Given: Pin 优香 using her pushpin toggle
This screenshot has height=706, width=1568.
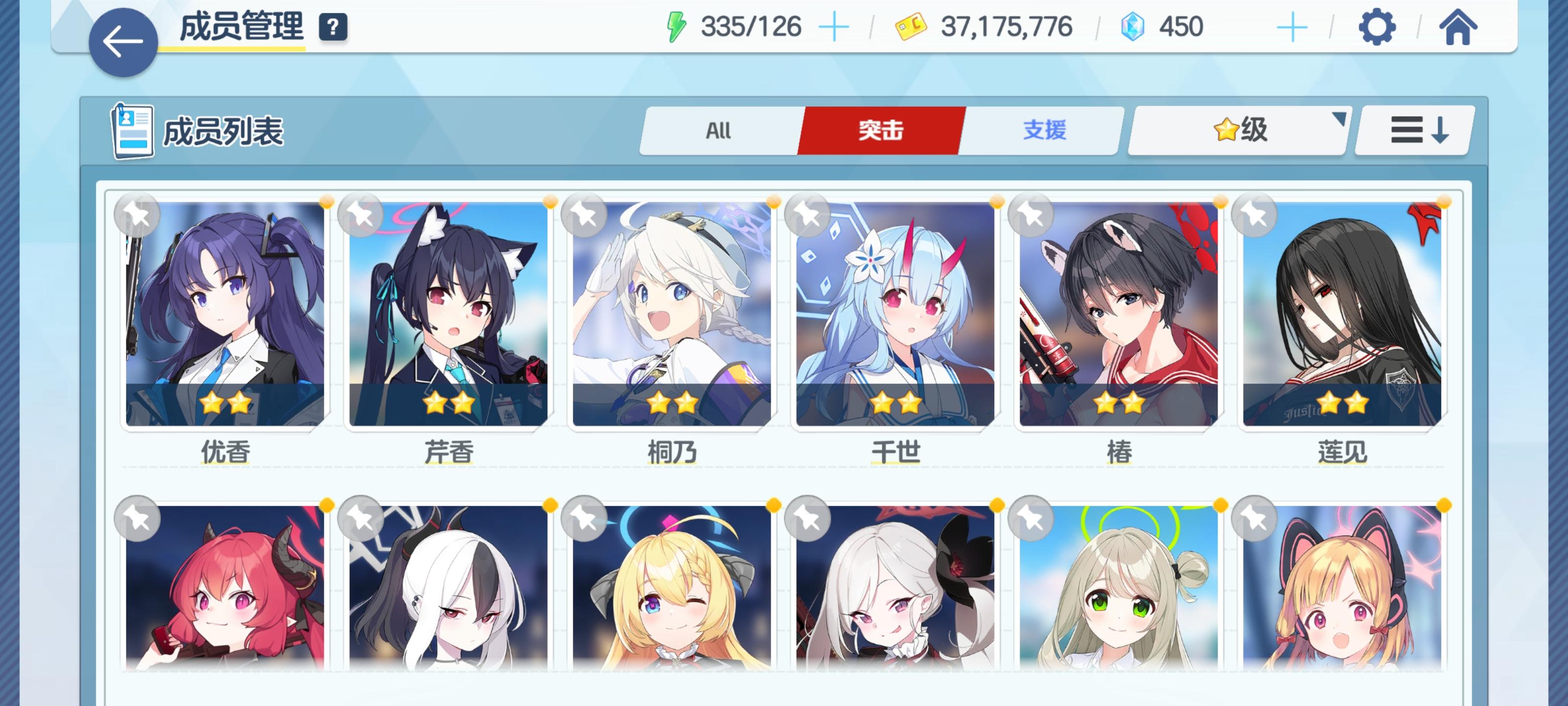Looking at the screenshot, I should coord(138,216).
